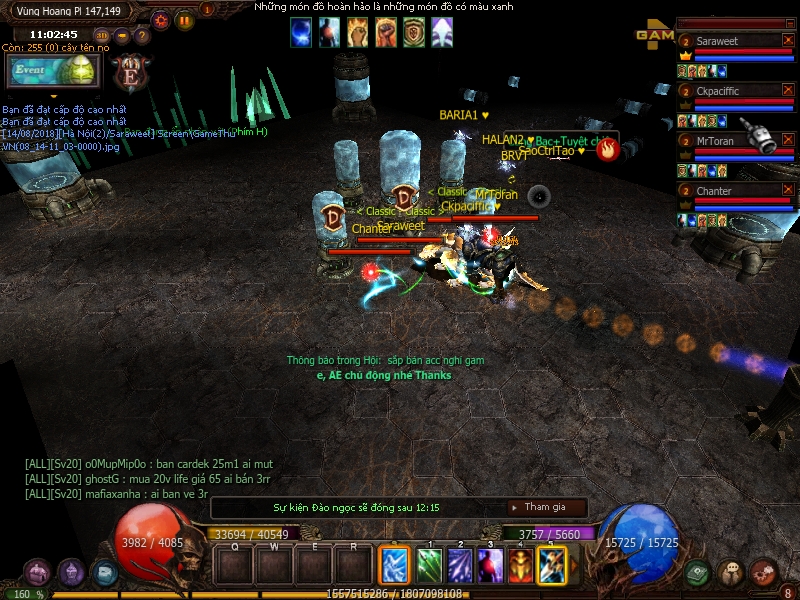Viewport: 800px width, 600px height.
Task: Minimize the party panel
Action: point(787,22)
